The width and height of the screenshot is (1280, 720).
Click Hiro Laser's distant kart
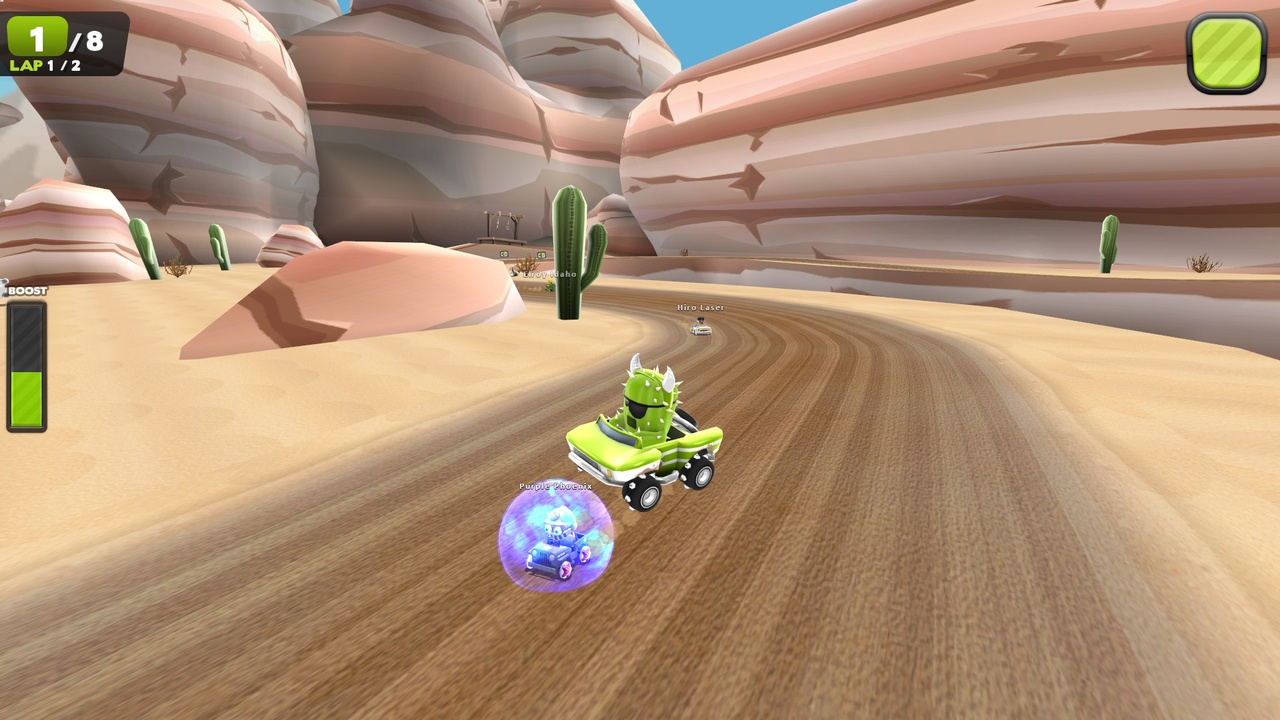click(x=700, y=328)
